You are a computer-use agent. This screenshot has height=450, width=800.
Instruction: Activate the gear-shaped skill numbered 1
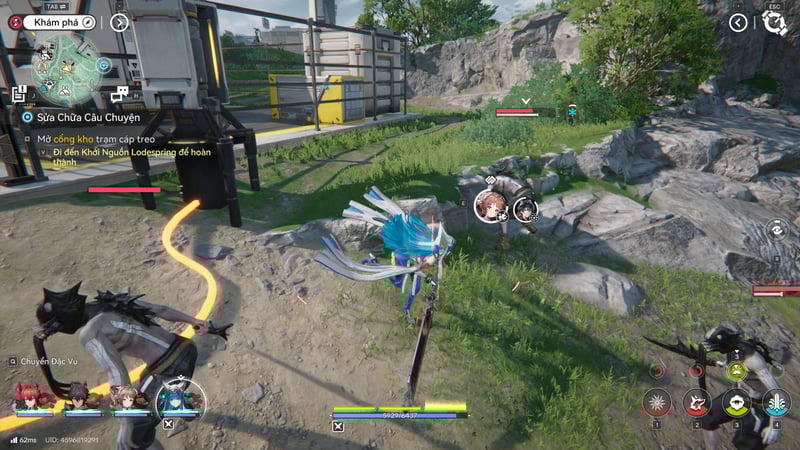657,402
